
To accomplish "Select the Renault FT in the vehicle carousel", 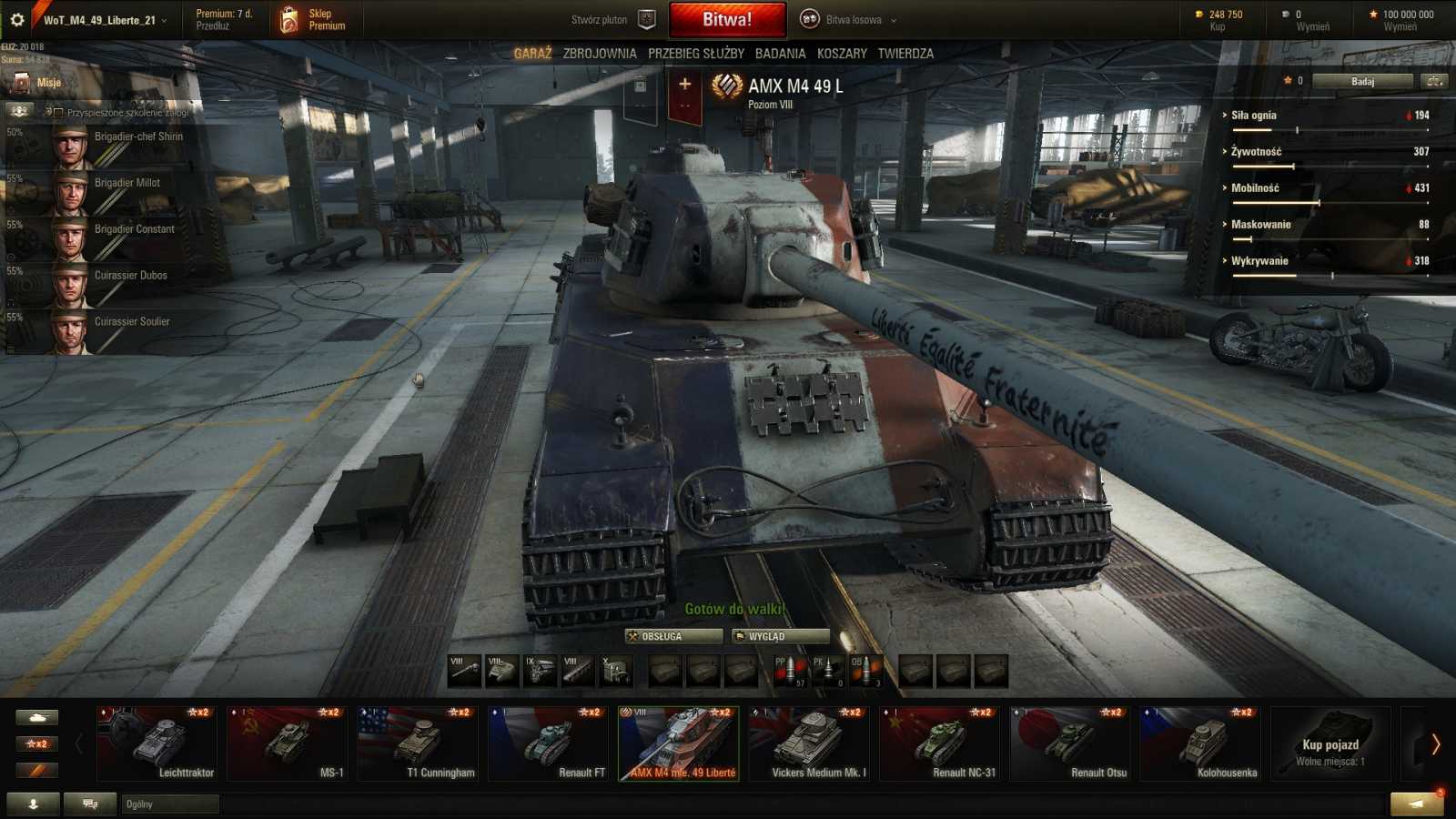I will pos(548,743).
